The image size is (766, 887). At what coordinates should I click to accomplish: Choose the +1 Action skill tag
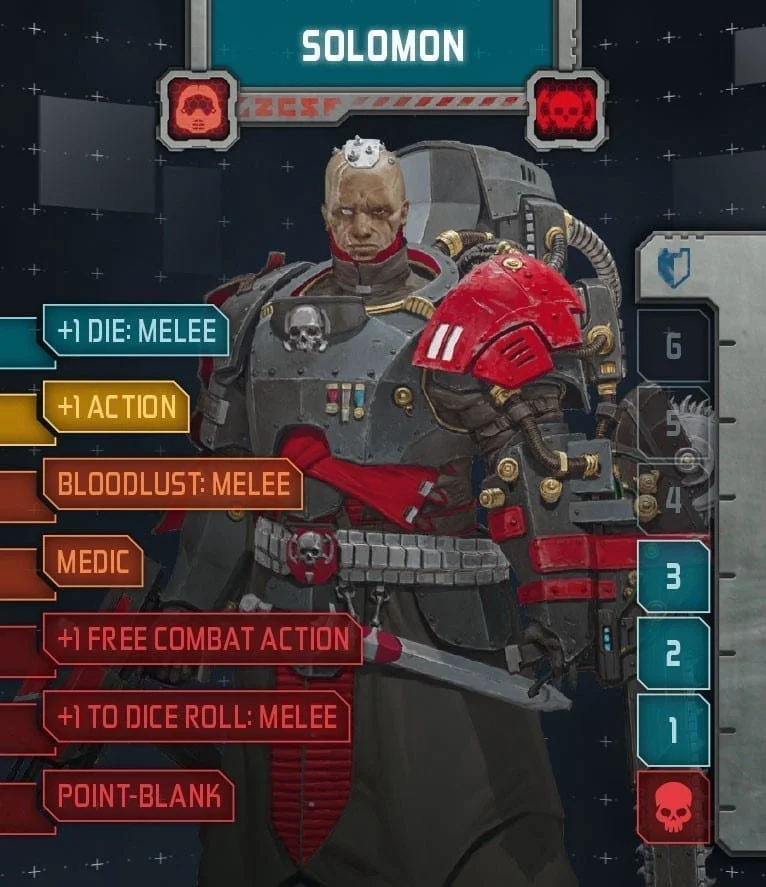[116, 407]
